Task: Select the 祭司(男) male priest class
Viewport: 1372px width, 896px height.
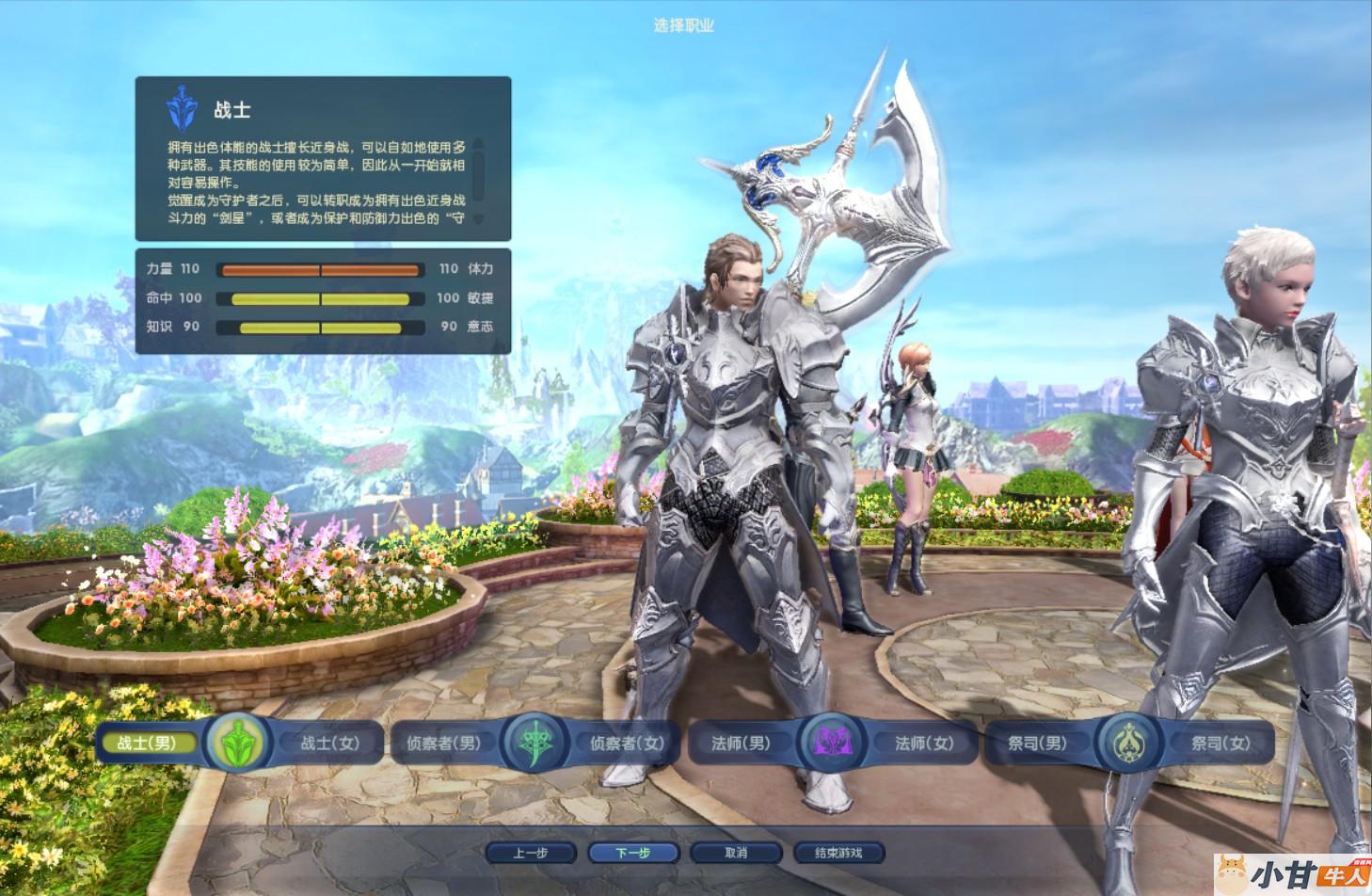Action: 1037,744
